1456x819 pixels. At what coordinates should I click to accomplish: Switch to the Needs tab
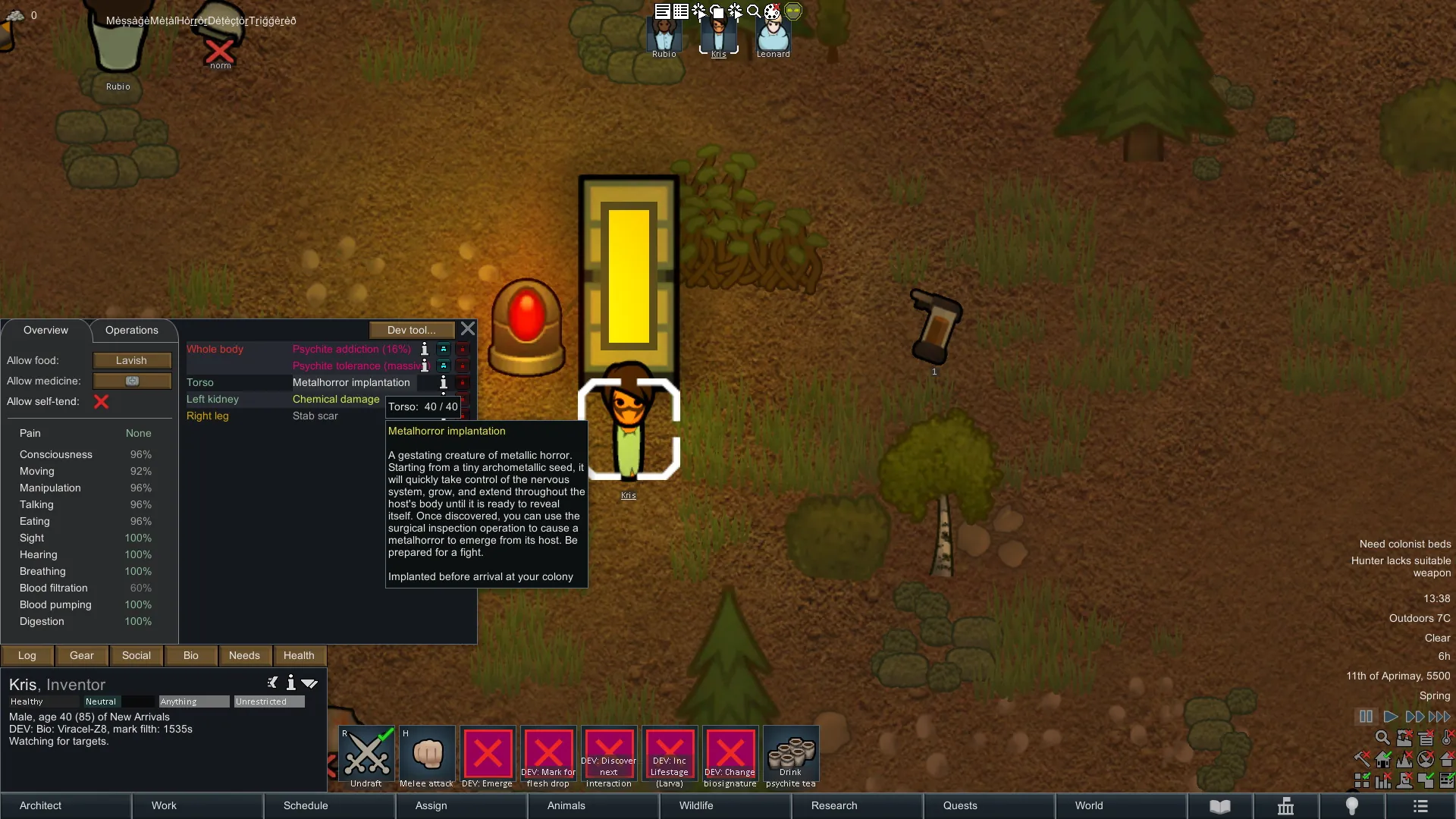tap(244, 656)
